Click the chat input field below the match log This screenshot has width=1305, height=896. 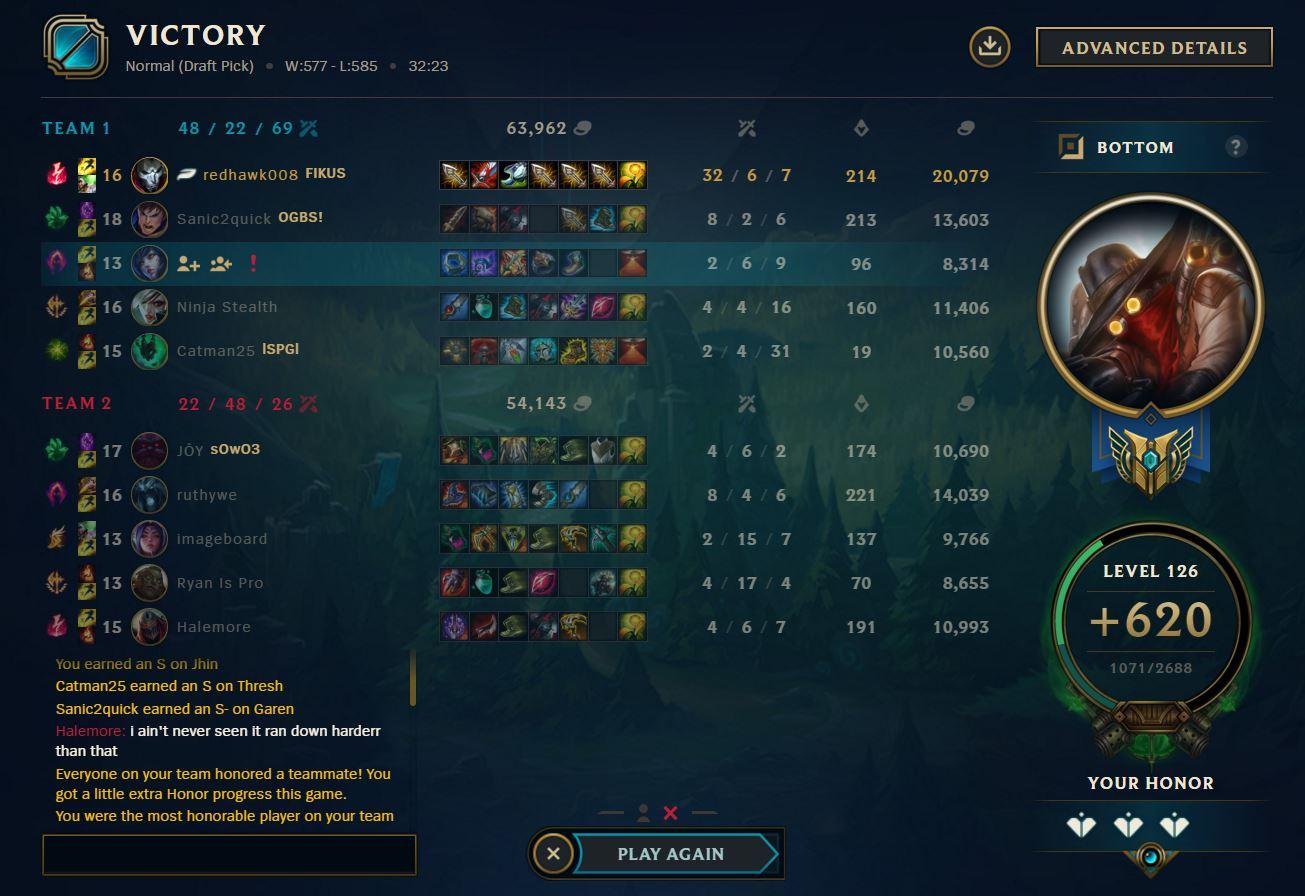228,854
